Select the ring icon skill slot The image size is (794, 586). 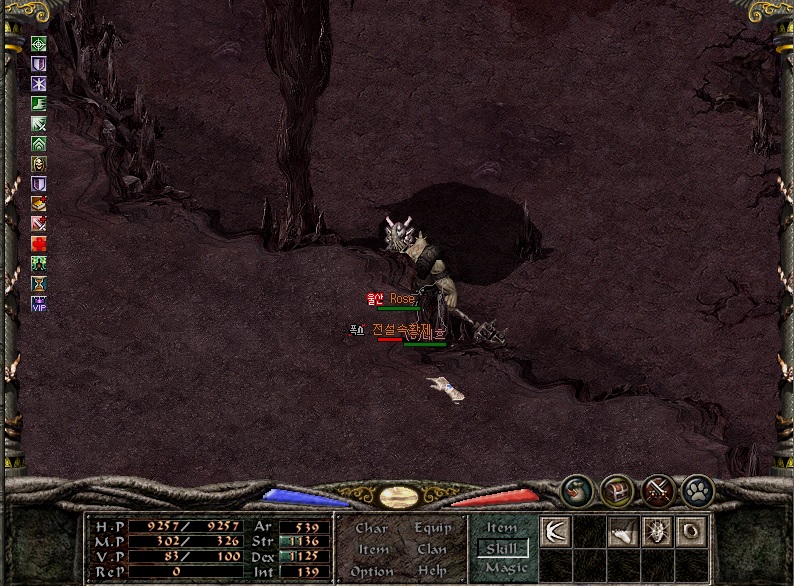click(x=691, y=531)
